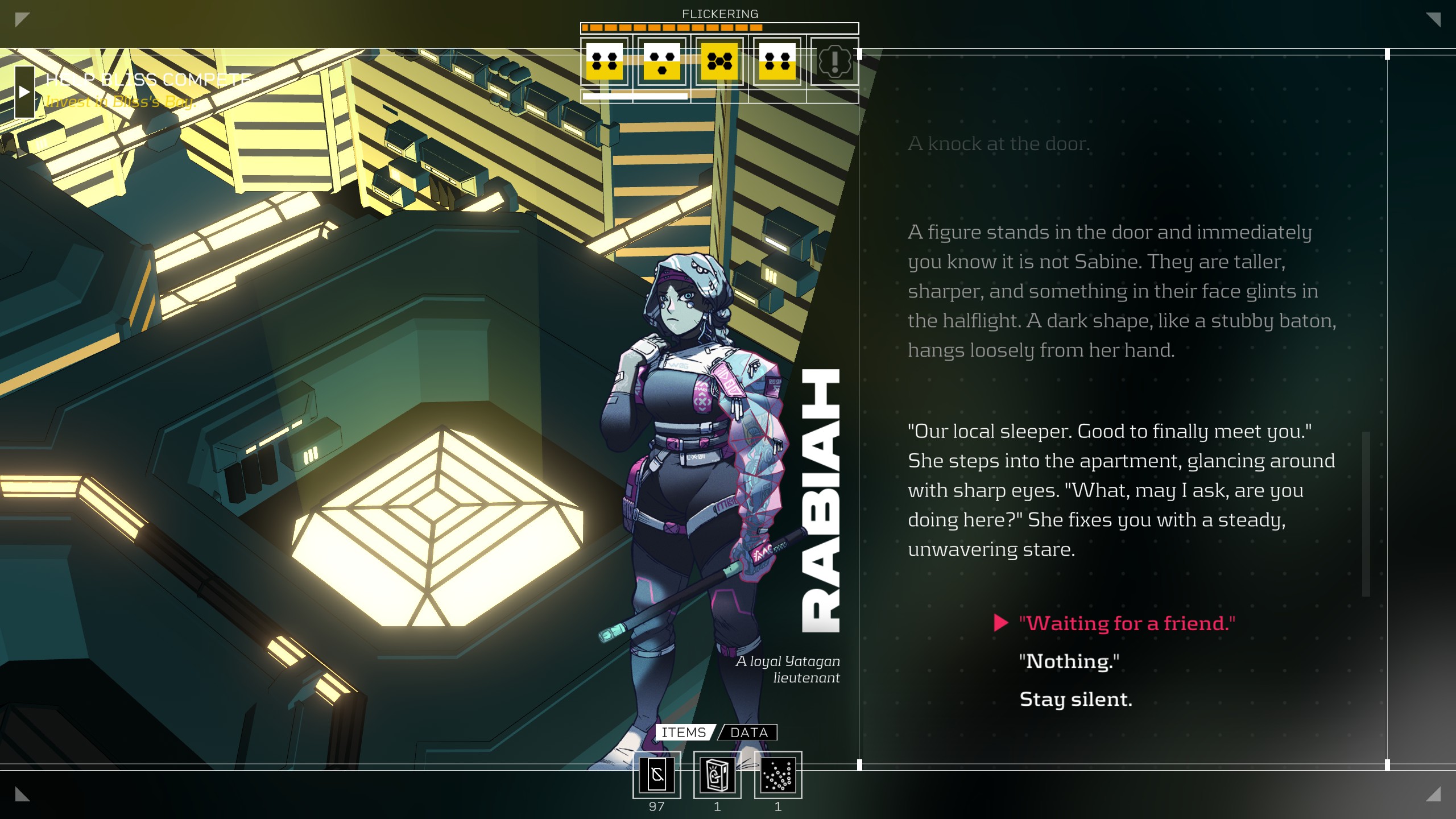Select the cryo chit item with 97 count
This screenshot has height=819, width=1456.
[x=657, y=775]
